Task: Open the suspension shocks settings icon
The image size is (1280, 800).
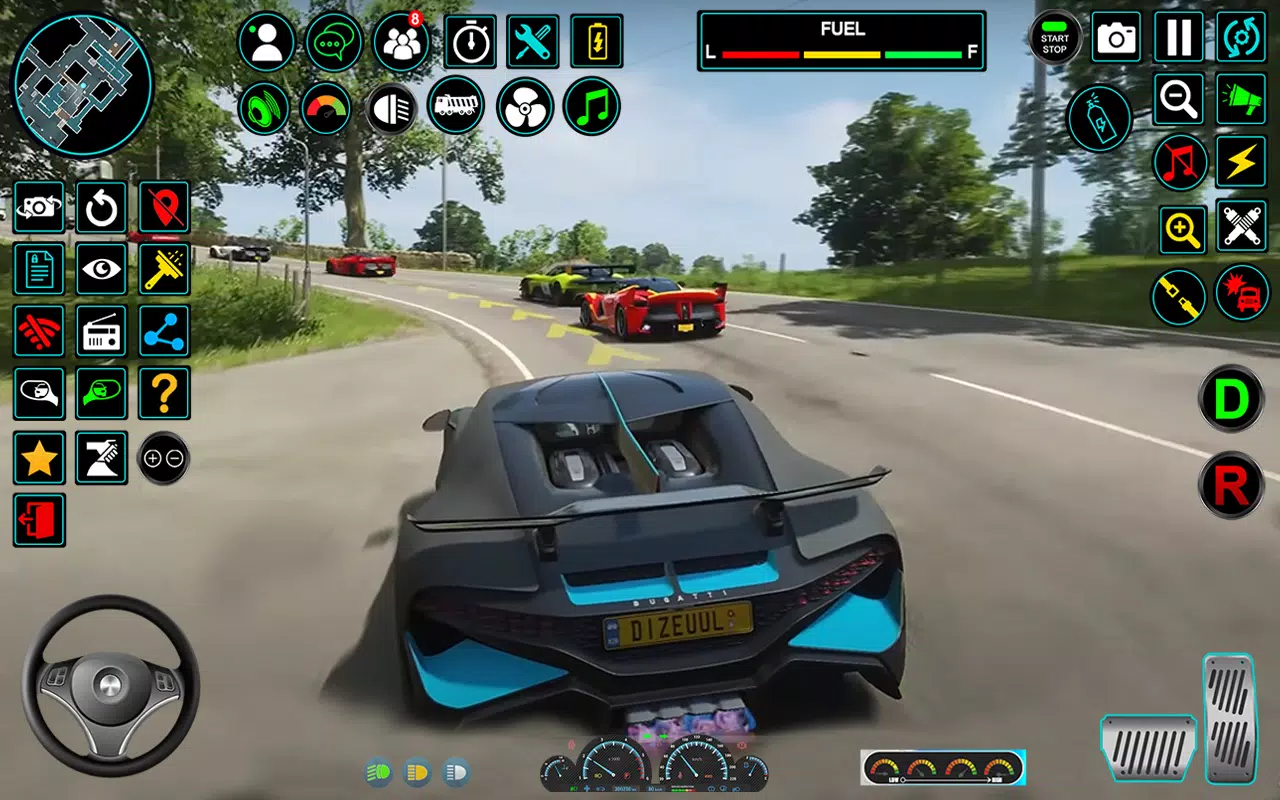Action: [1241, 227]
